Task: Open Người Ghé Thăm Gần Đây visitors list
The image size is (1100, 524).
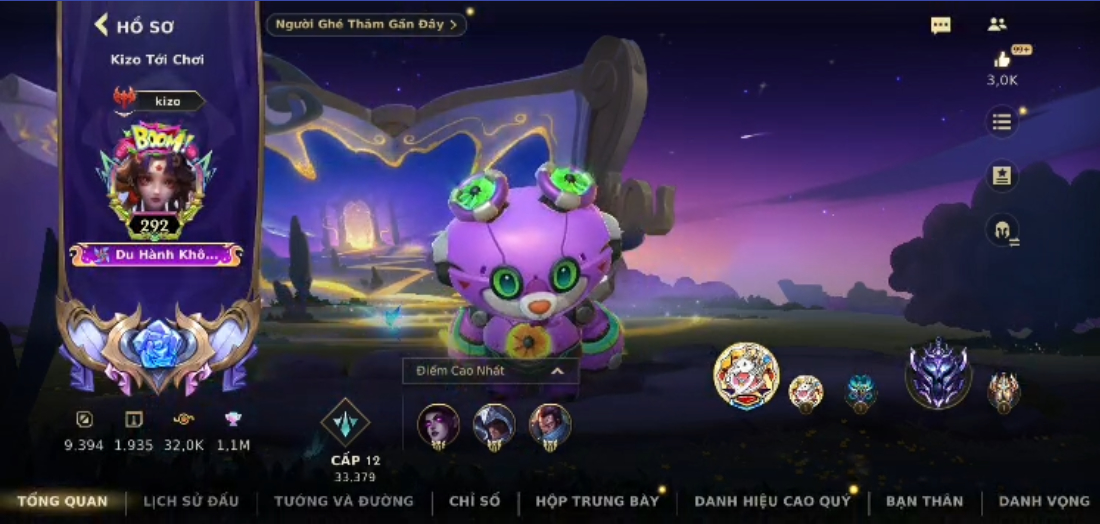Action: [366, 24]
